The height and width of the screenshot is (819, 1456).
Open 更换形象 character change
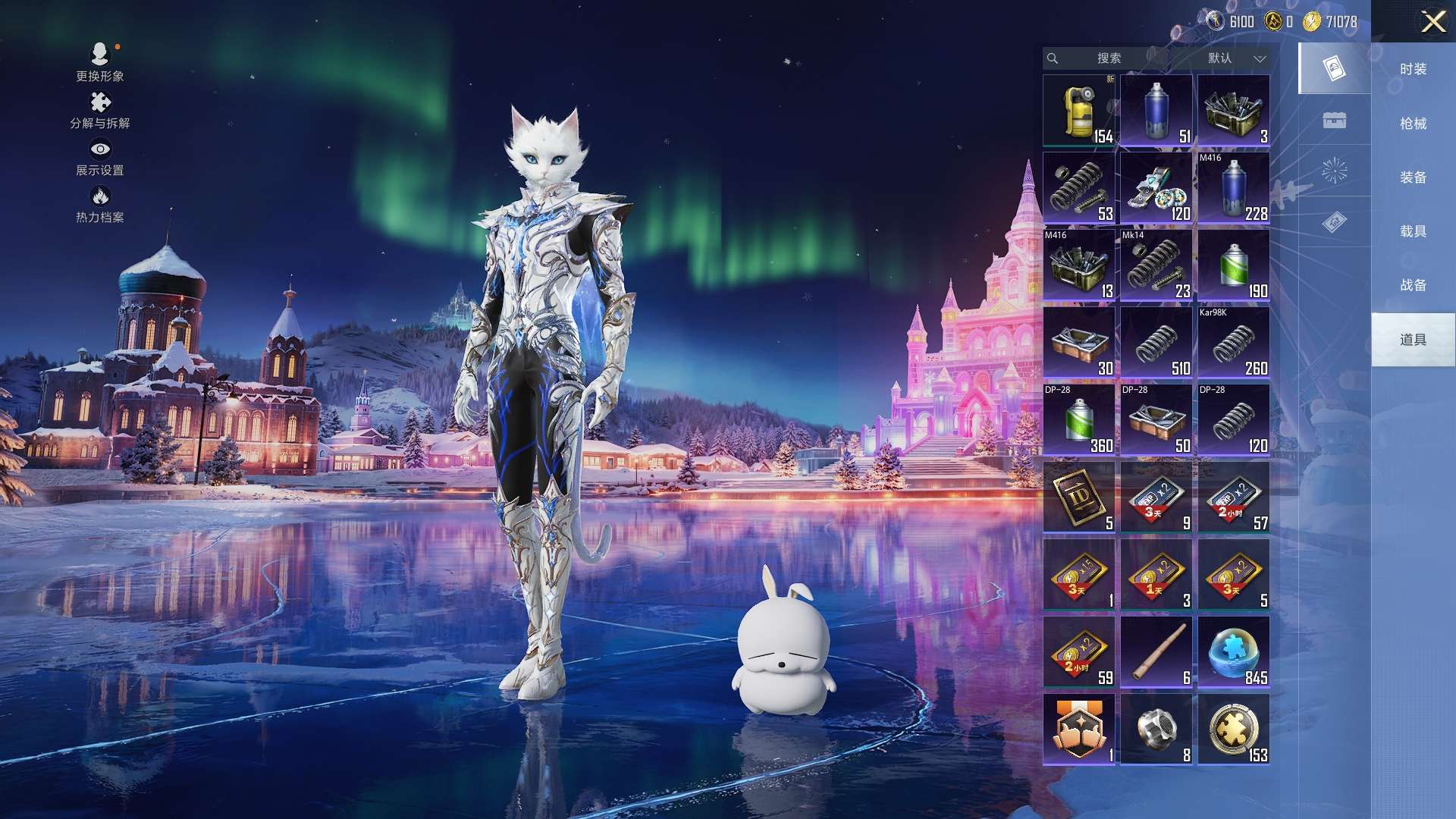pos(100,62)
